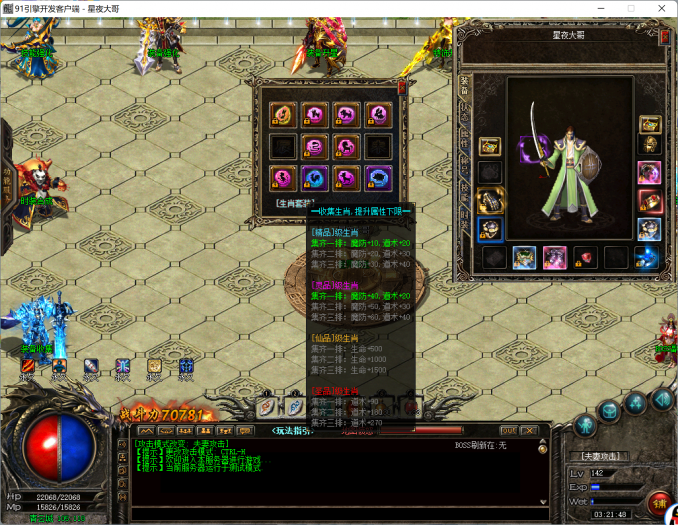Close the zodiac set panel
This screenshot has width=678, height=525.
pos(401,87)
